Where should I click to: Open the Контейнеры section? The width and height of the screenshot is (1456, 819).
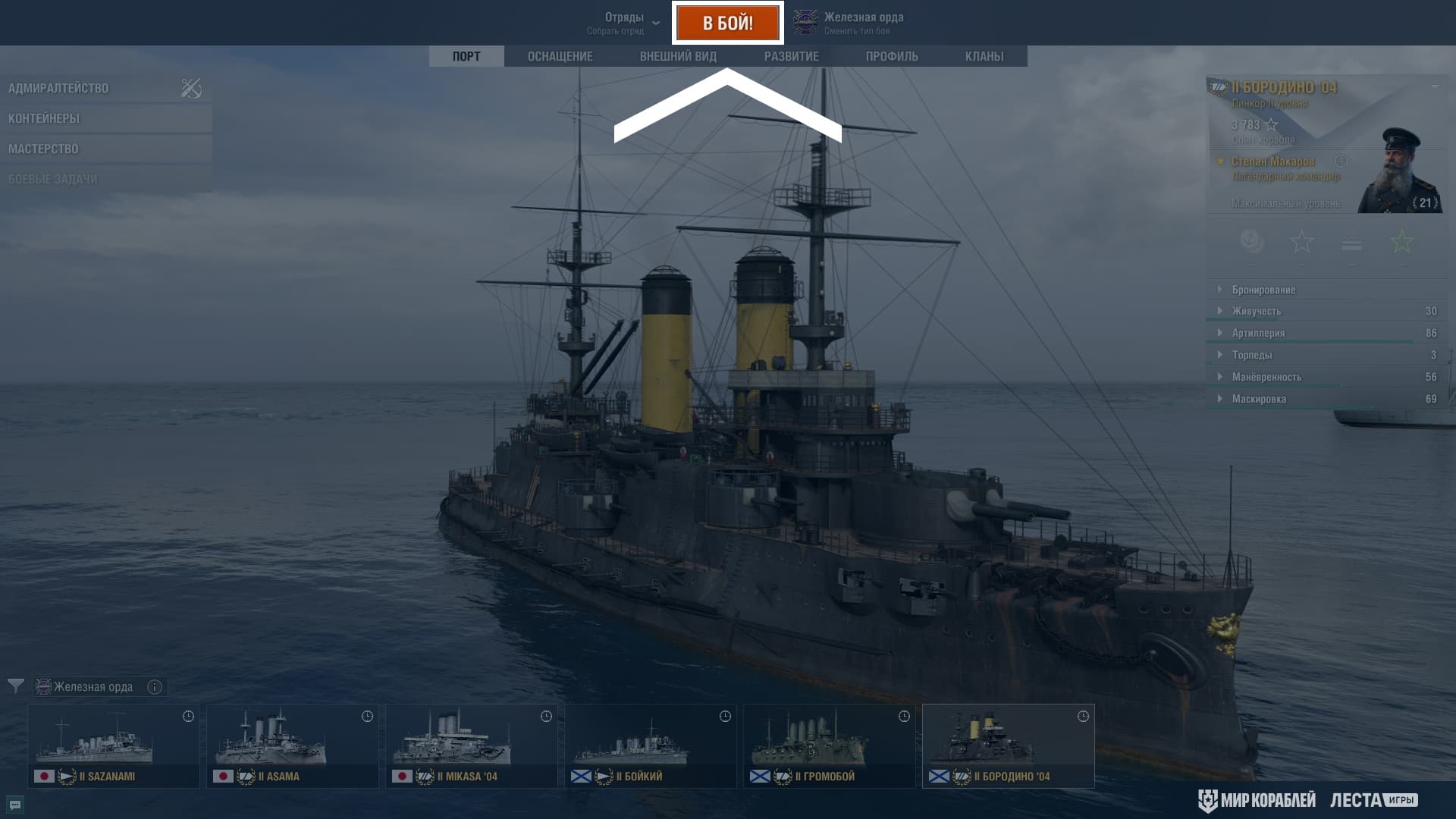[44, 118]
